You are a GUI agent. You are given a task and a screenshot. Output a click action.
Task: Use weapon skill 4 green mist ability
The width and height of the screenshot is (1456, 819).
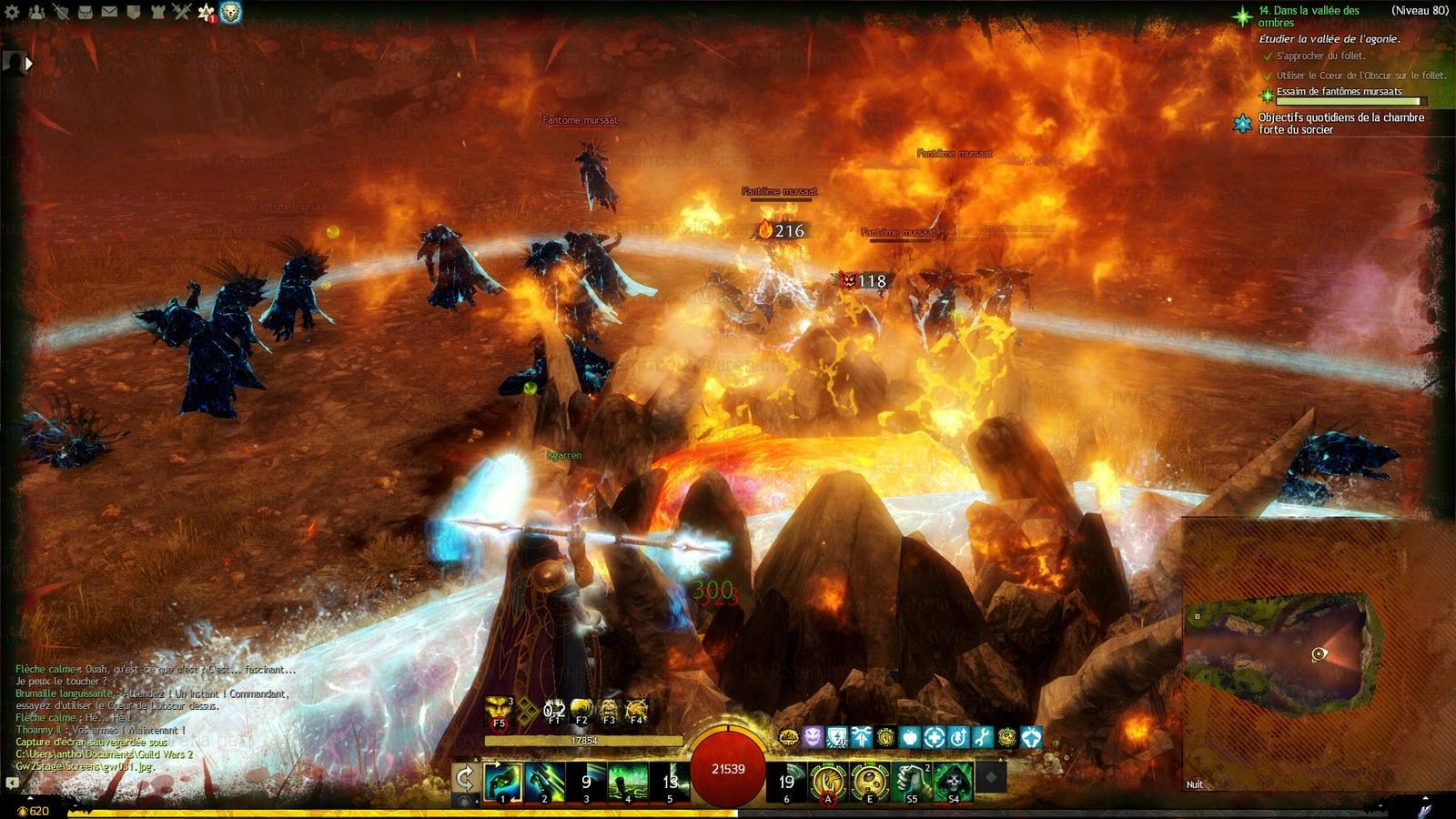tap(628, 782)
